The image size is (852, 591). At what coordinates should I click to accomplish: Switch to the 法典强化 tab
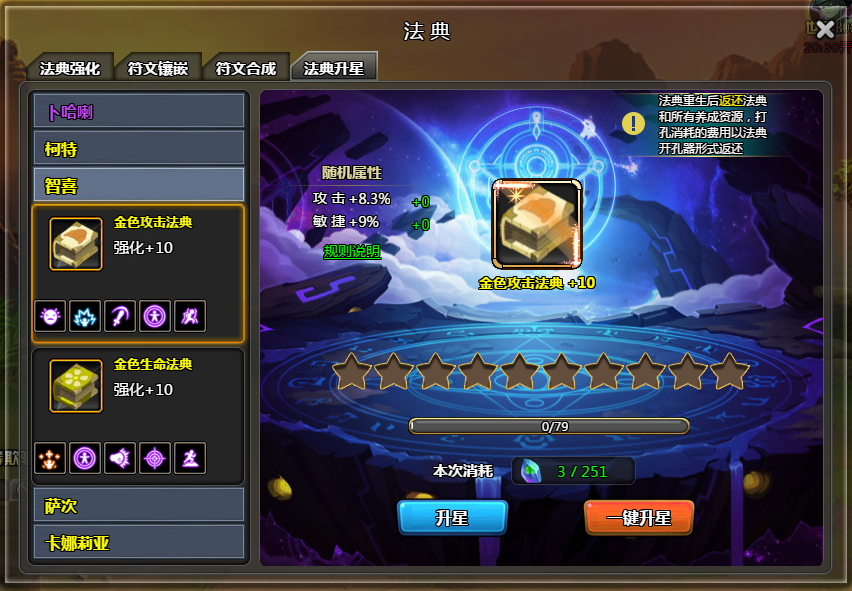point(69,69)
